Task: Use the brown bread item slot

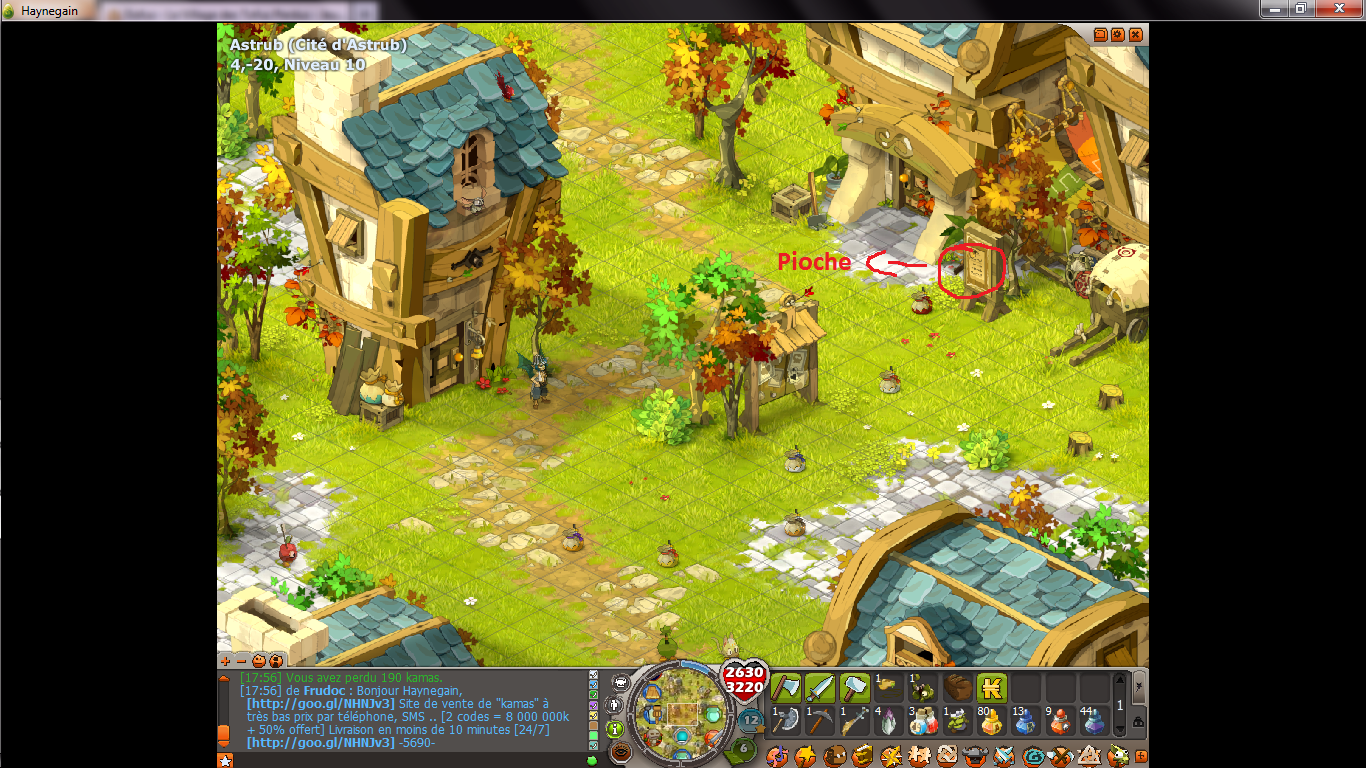Action: [957, 688]
